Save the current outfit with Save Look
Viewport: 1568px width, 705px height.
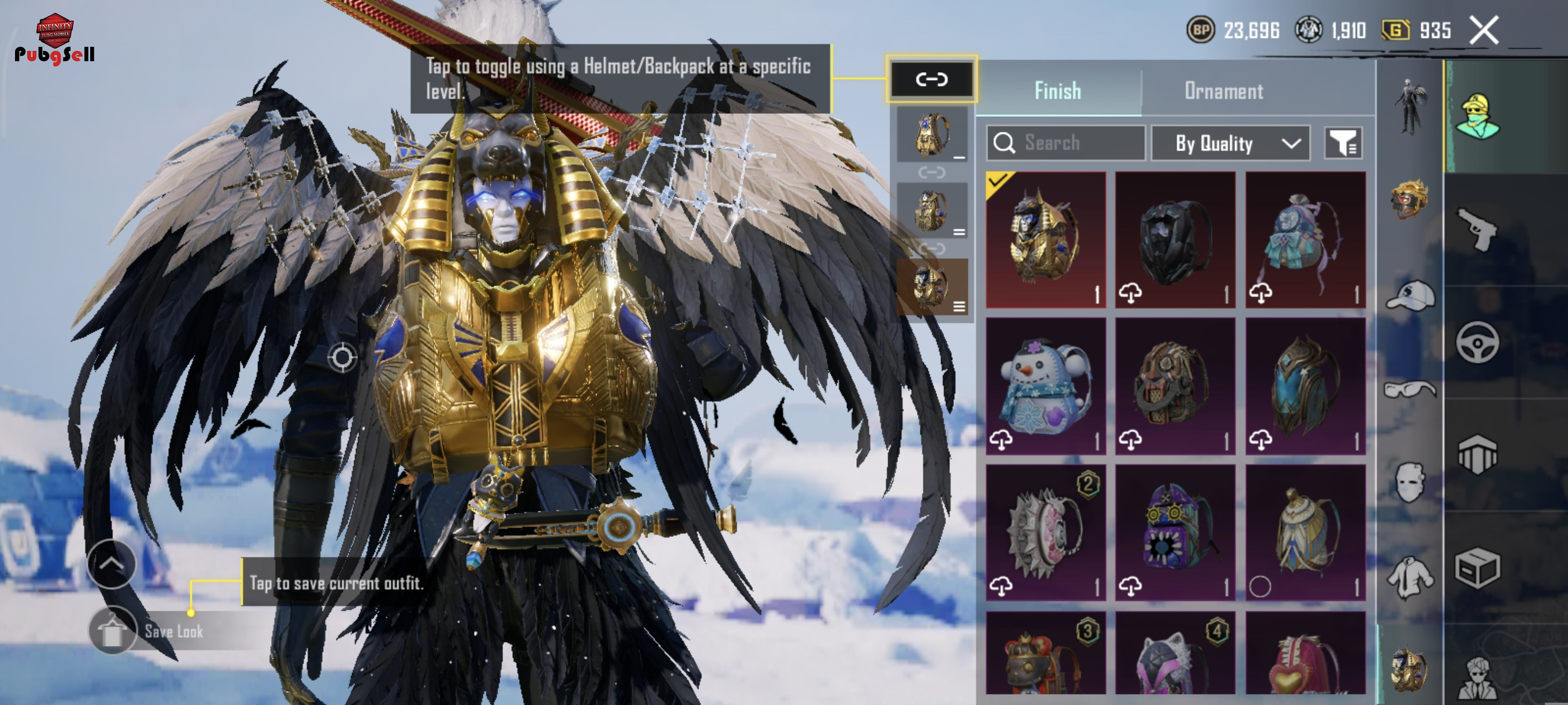pos(173,632)
